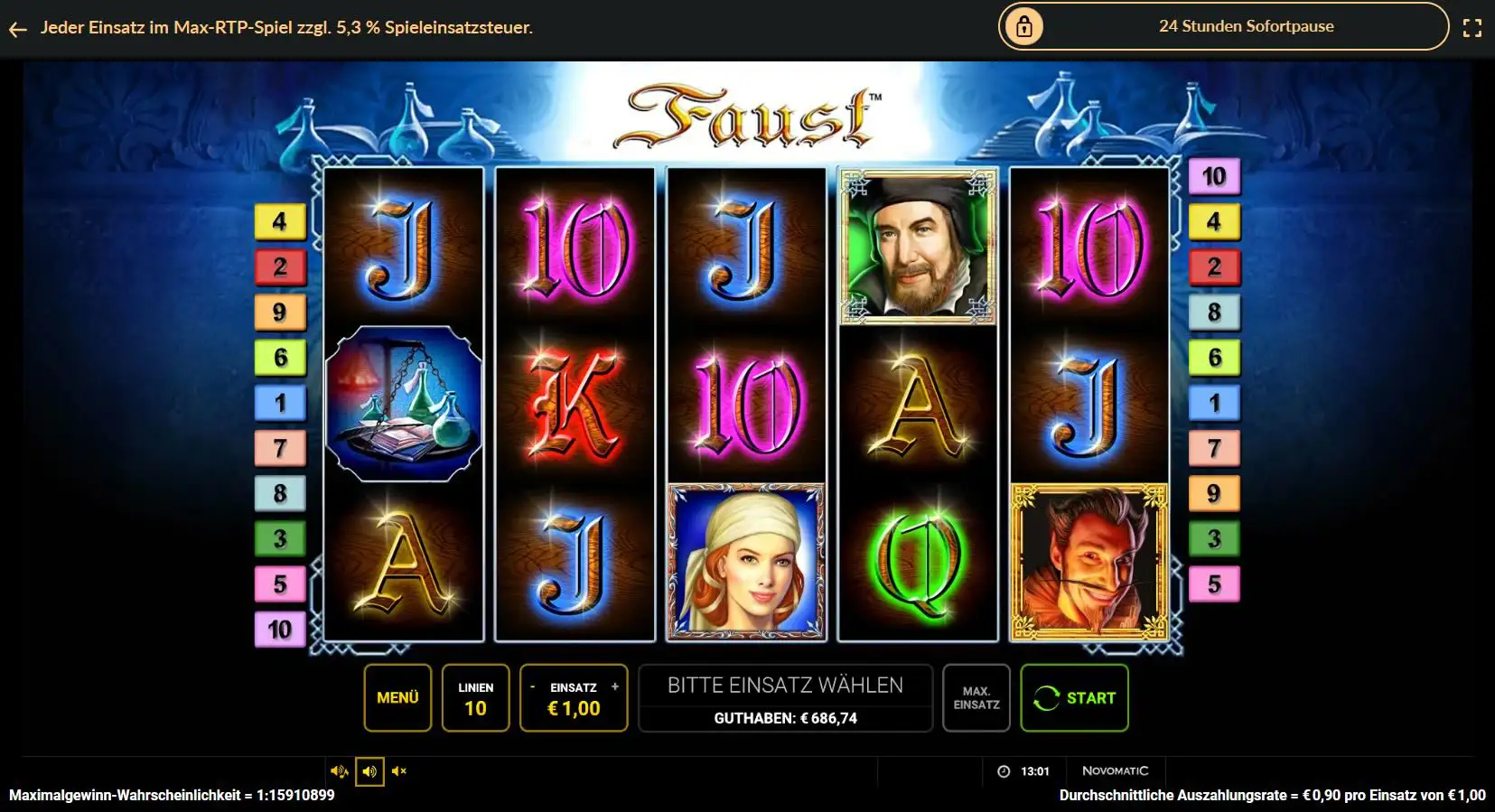Viewport: 1495px width, 812px height.
Task: Mute all game sounds
Action: [400, 770]
